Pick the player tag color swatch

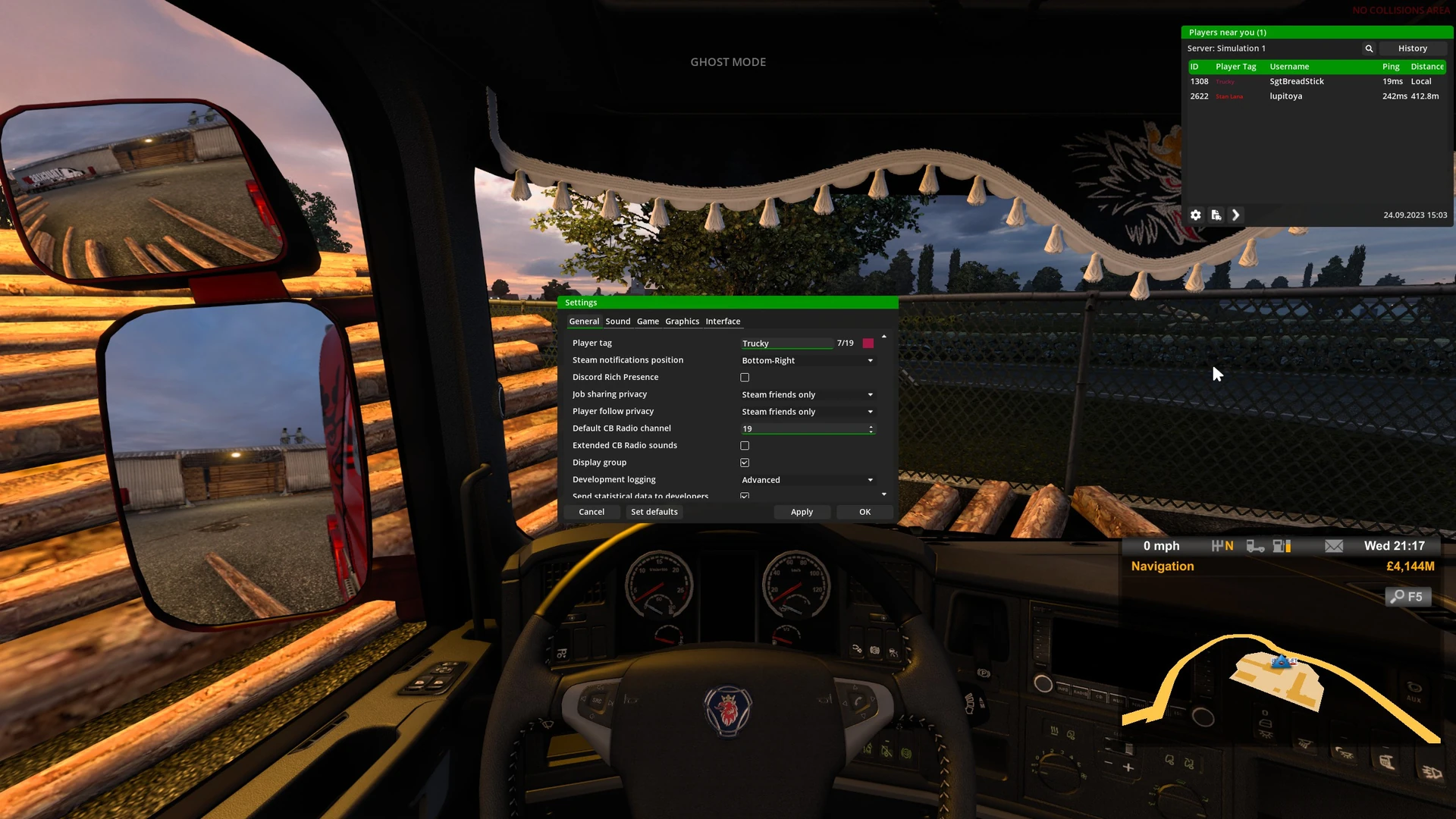point(868,344)
